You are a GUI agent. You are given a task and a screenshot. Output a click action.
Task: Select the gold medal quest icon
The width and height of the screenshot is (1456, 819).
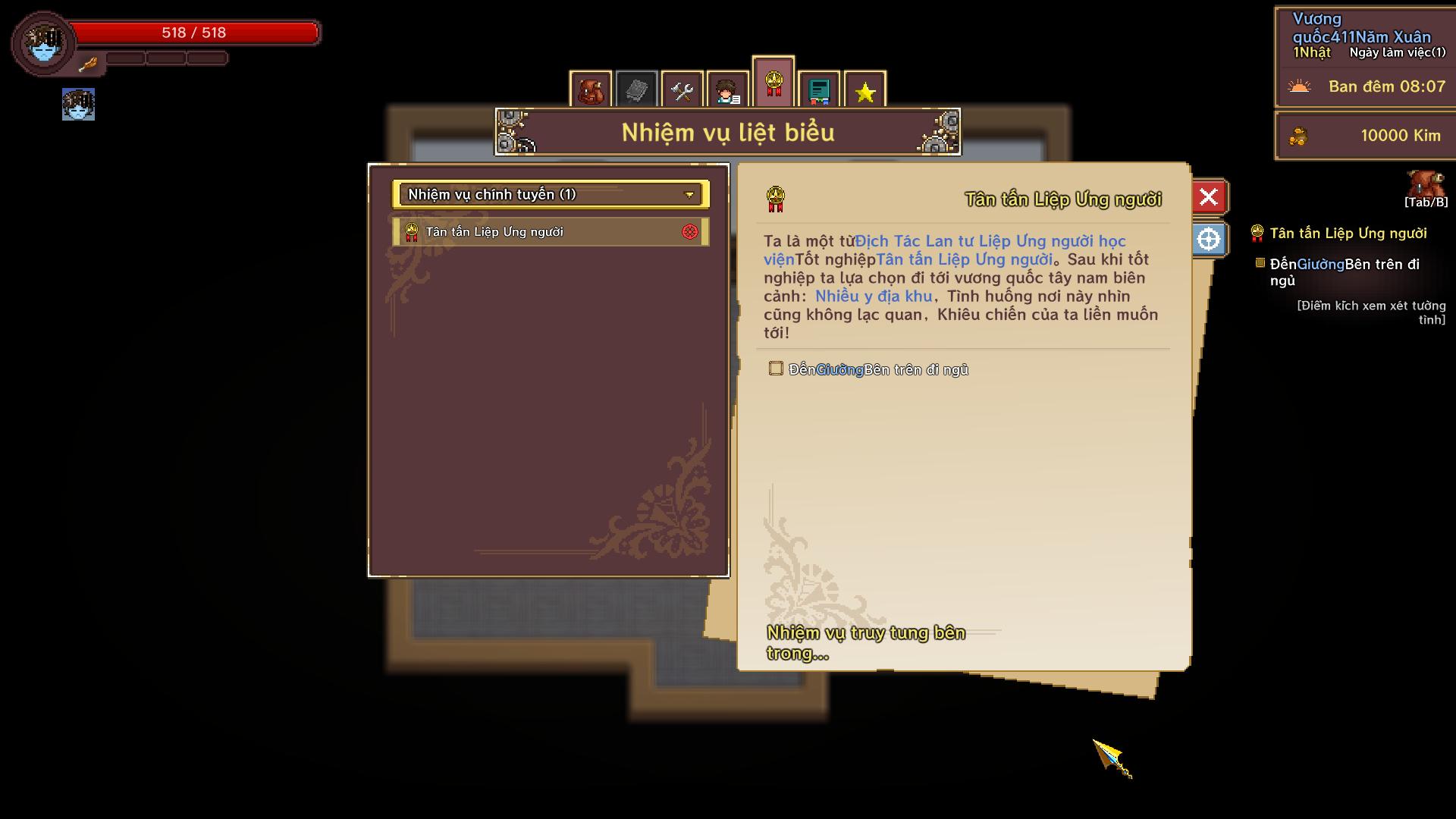(773, 83)
